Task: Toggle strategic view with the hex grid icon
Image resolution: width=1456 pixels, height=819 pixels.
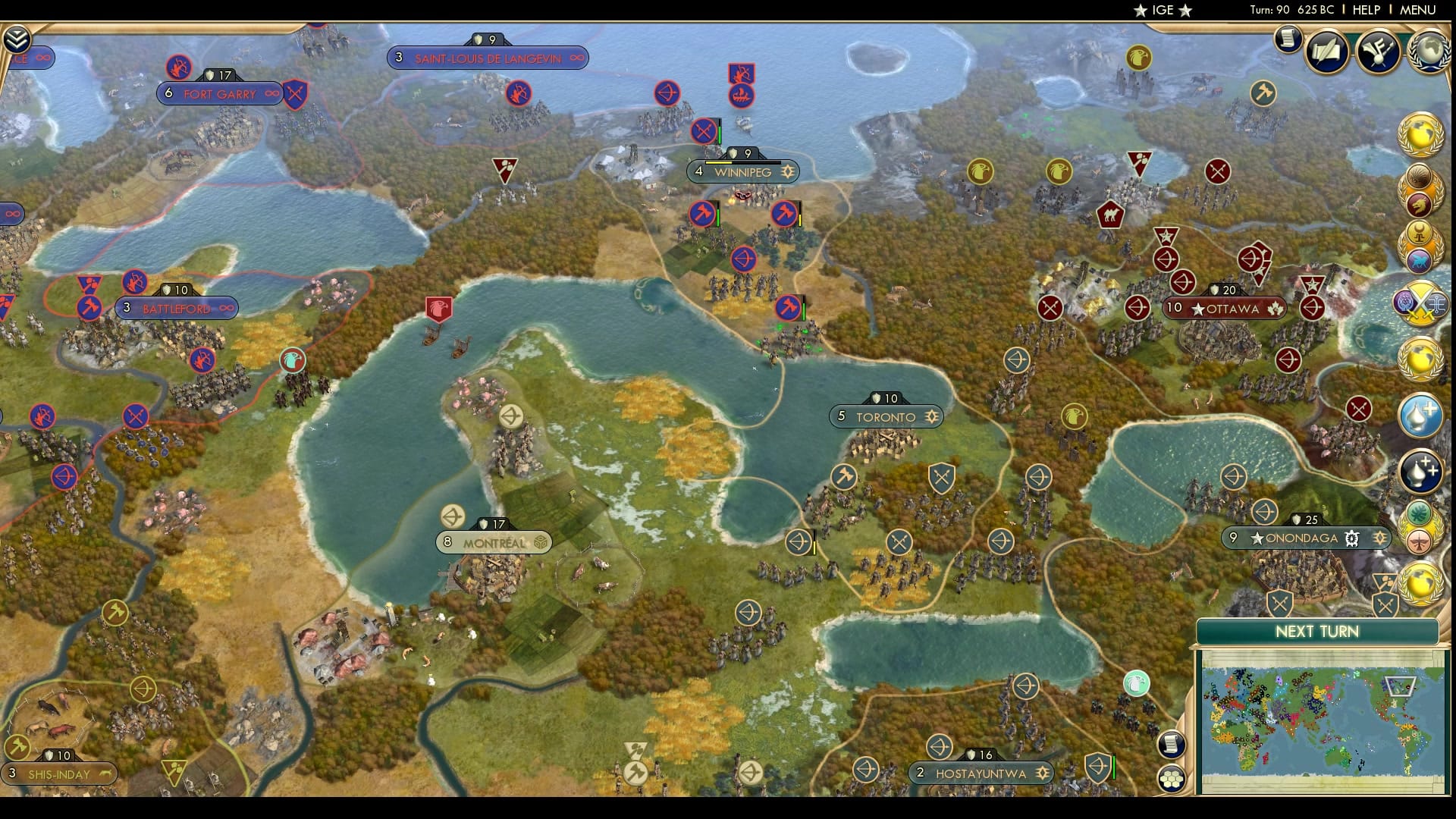Action: coord(1172,778)
